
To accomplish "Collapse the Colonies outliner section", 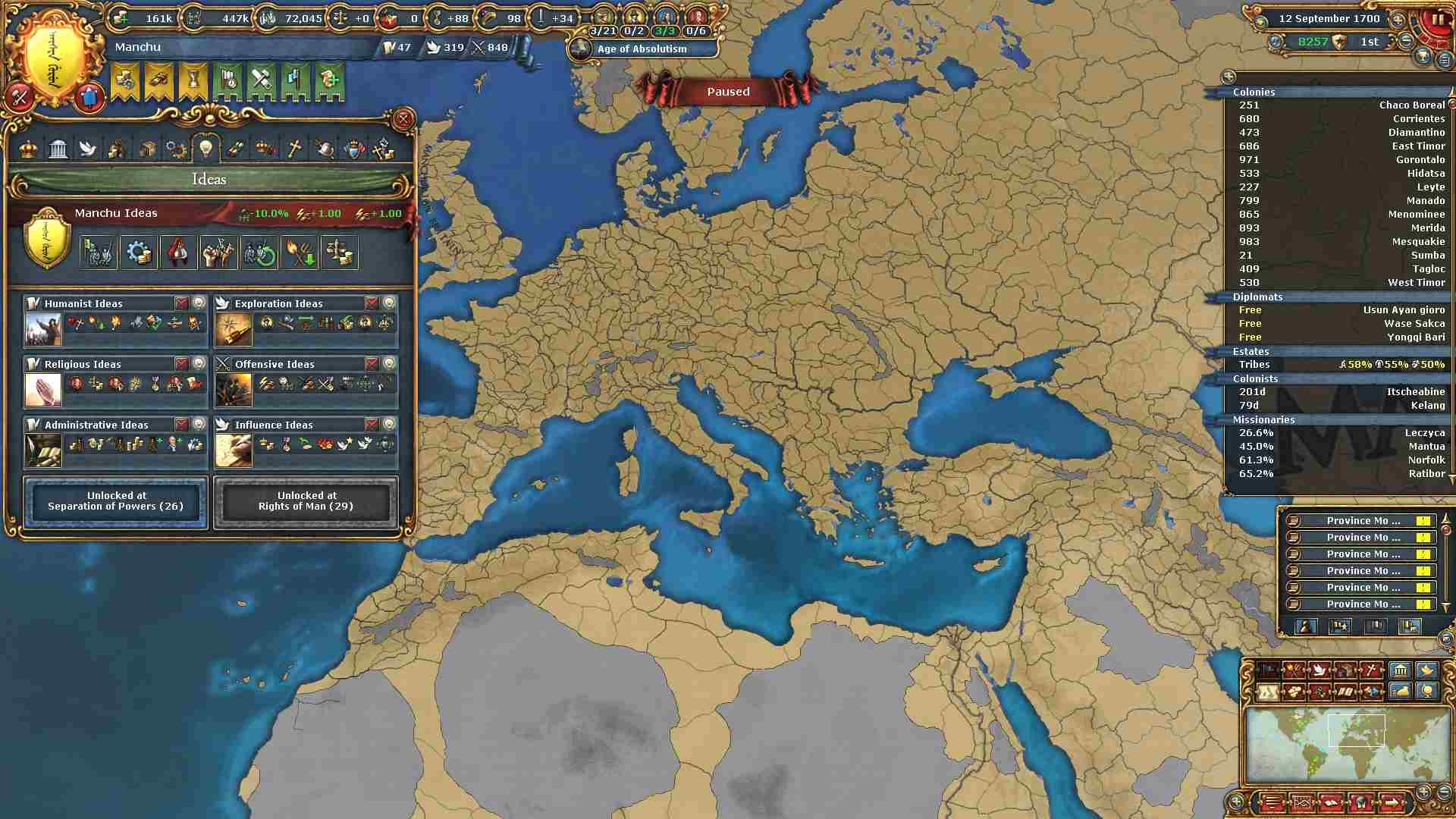I will [1254, 92].
